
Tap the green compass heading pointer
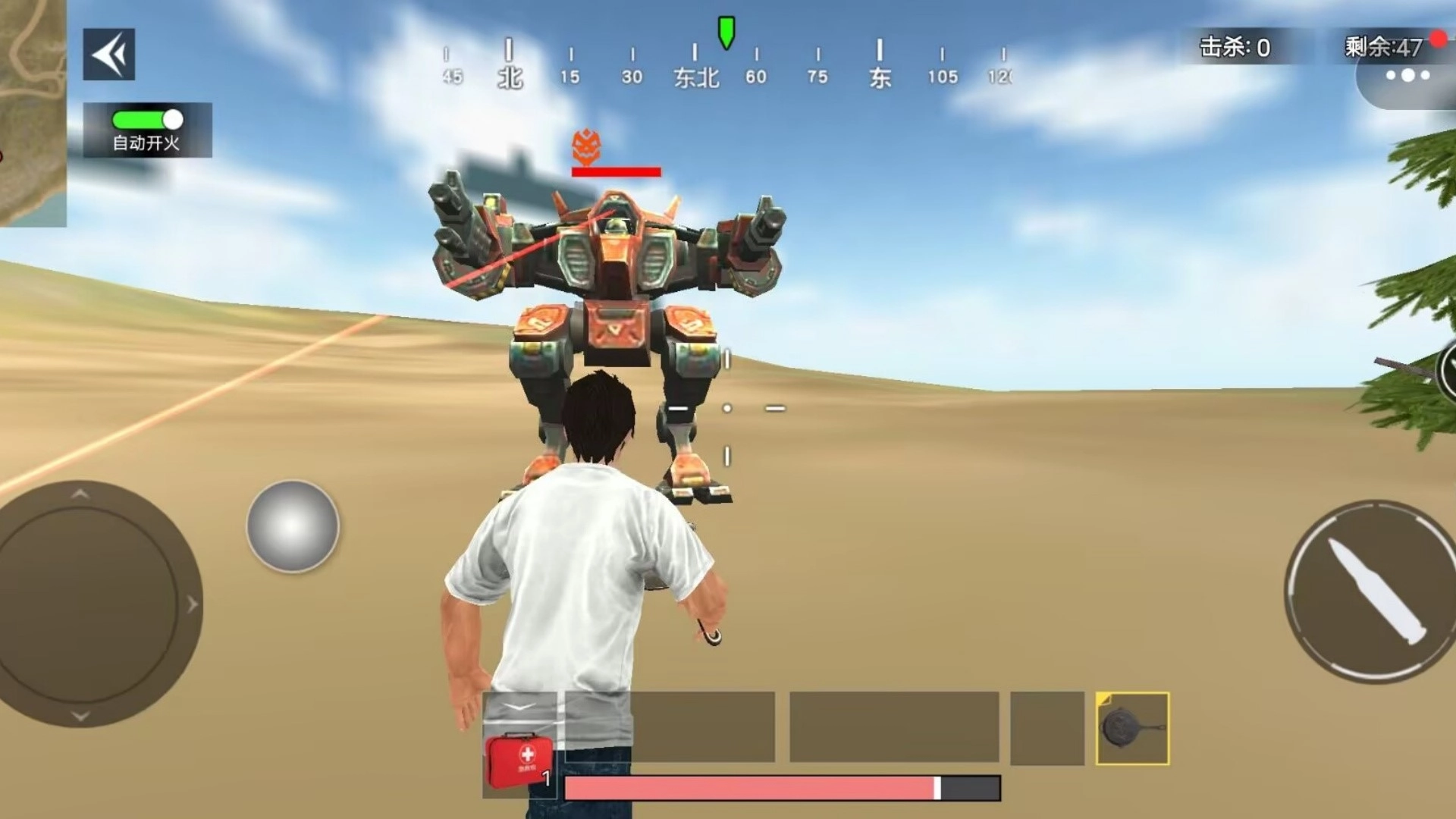pyautogui.click(x=726, y=32)
